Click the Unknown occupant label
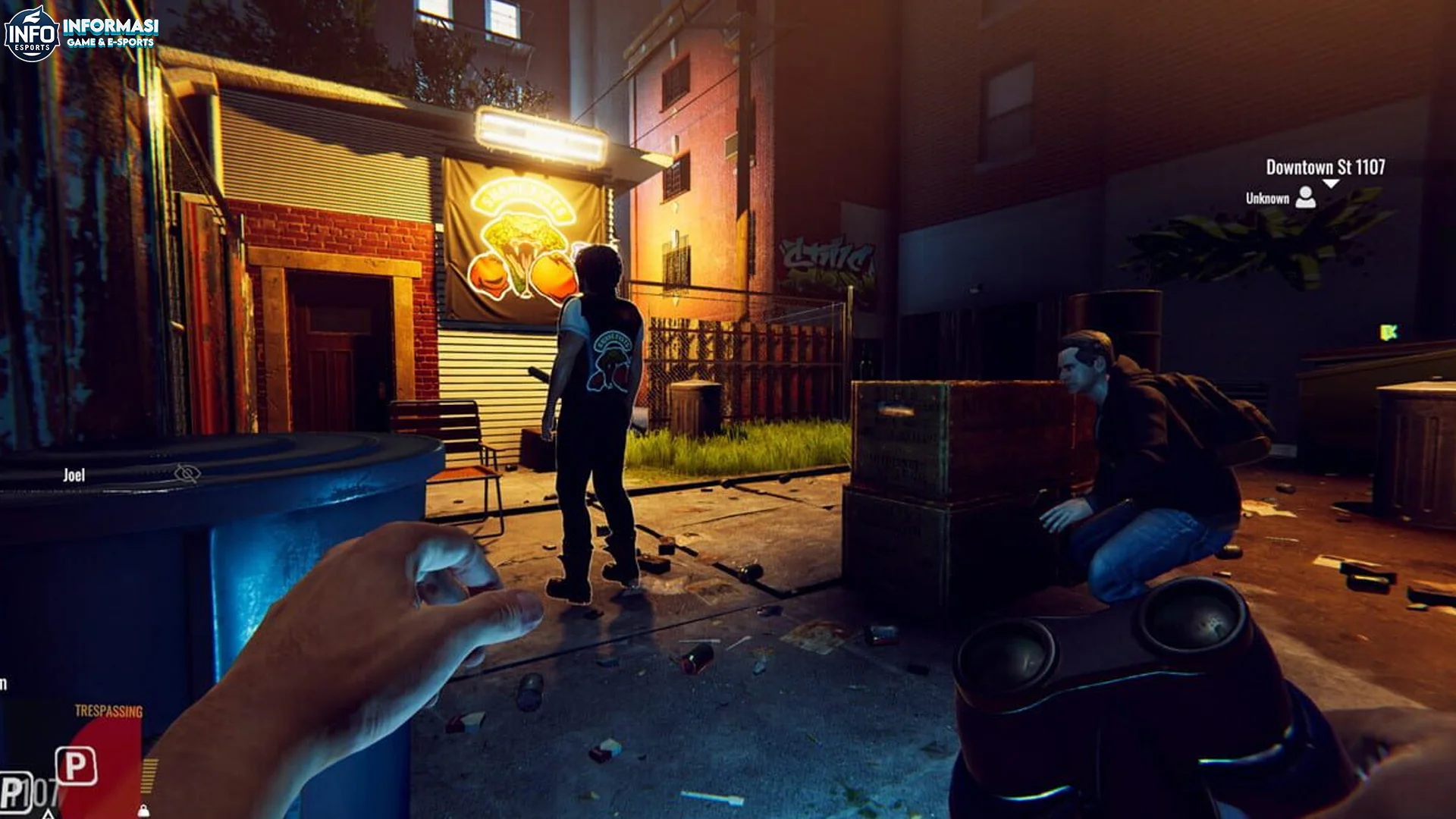 [x=1268, y=199]
